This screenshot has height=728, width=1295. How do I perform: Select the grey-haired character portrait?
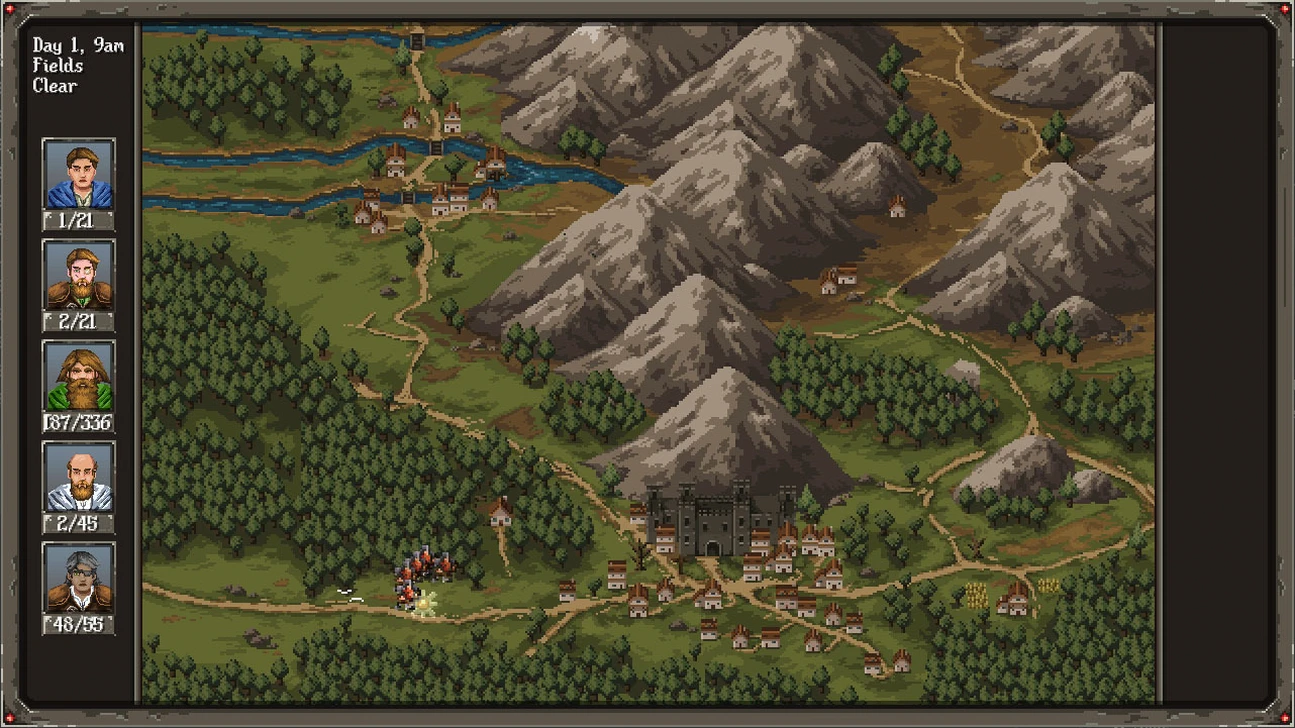[78, 579]
